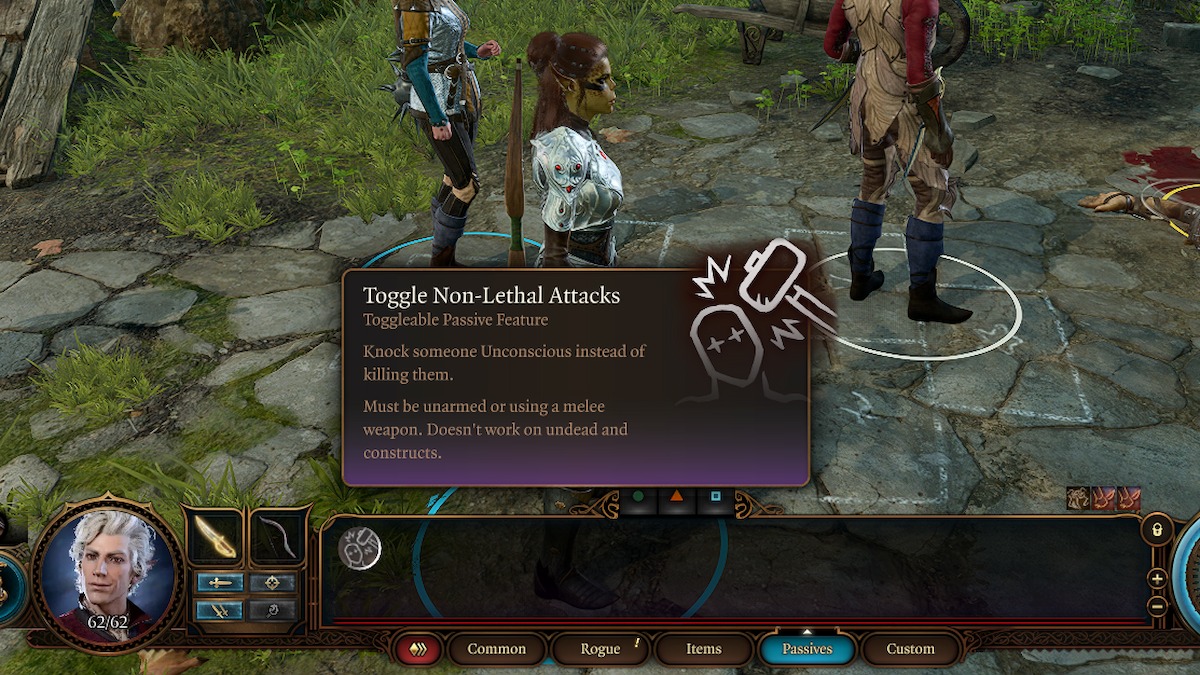Screen dimensions: 1200x675
Task: Expand the hotbar with the plus button
Action: click(x=1157, y=579)
